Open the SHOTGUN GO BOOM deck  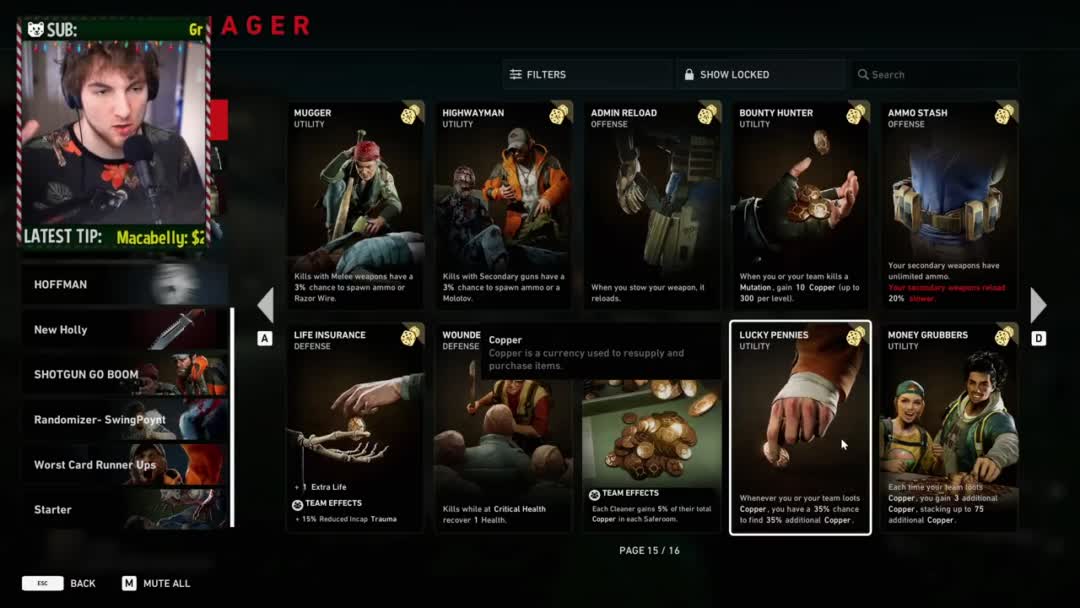click(125, 375)
